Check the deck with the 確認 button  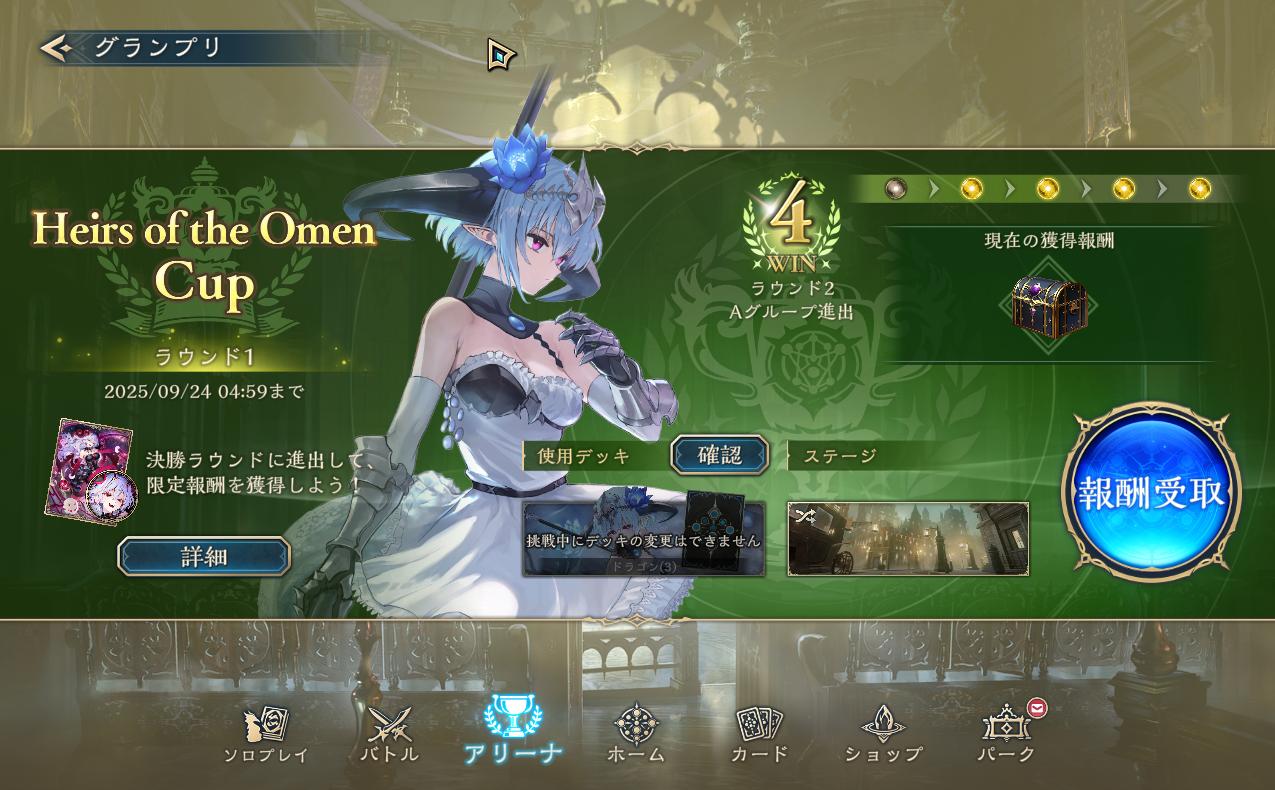(x=719, y=456)
